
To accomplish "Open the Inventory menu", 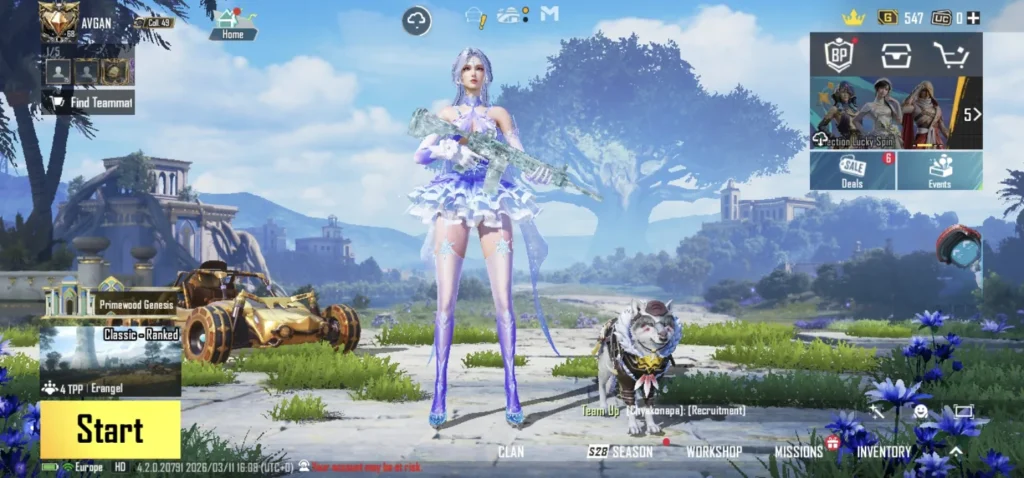I will (x=884, y=452).
